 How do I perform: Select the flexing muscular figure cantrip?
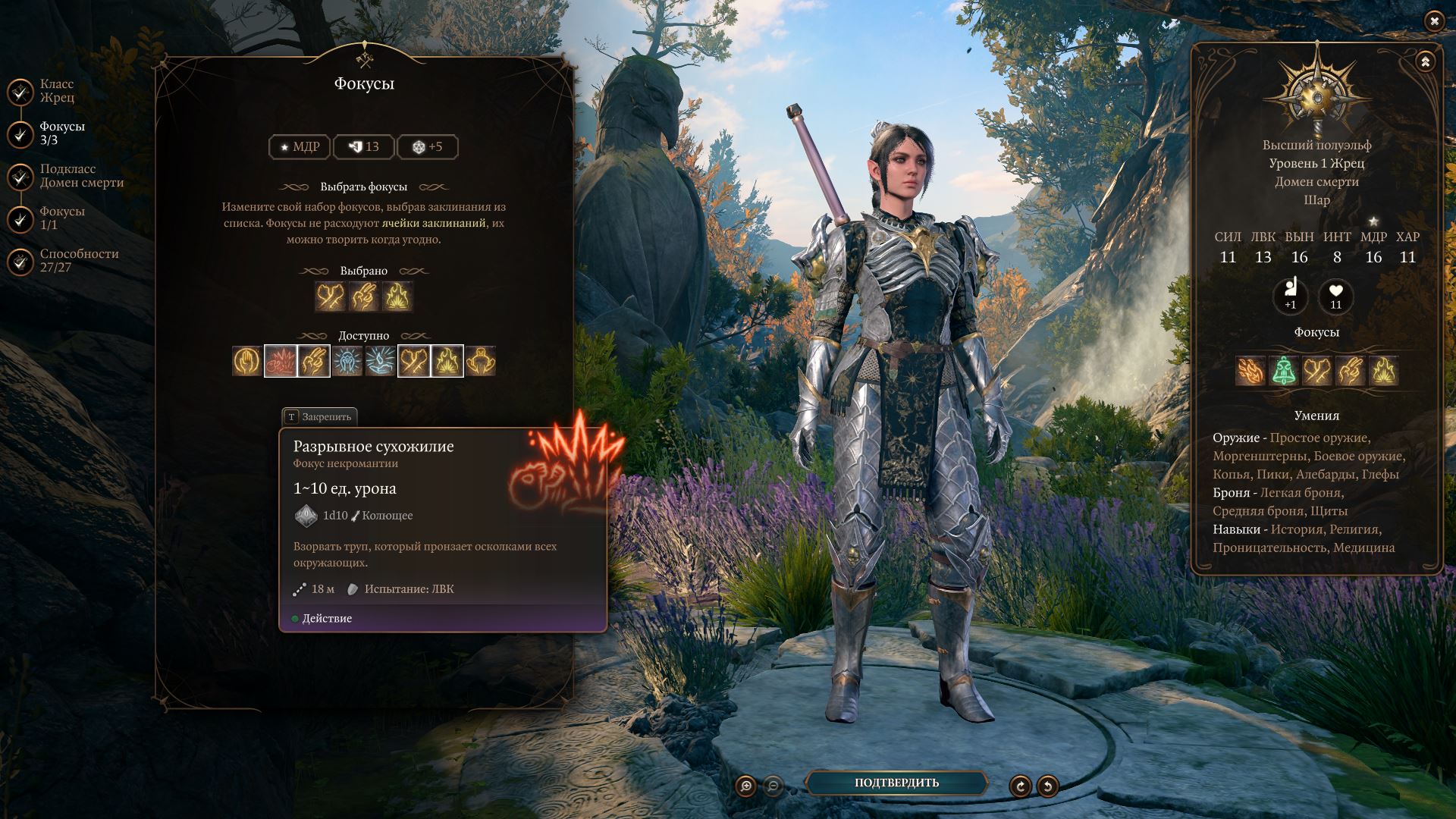tap(481, 361)
